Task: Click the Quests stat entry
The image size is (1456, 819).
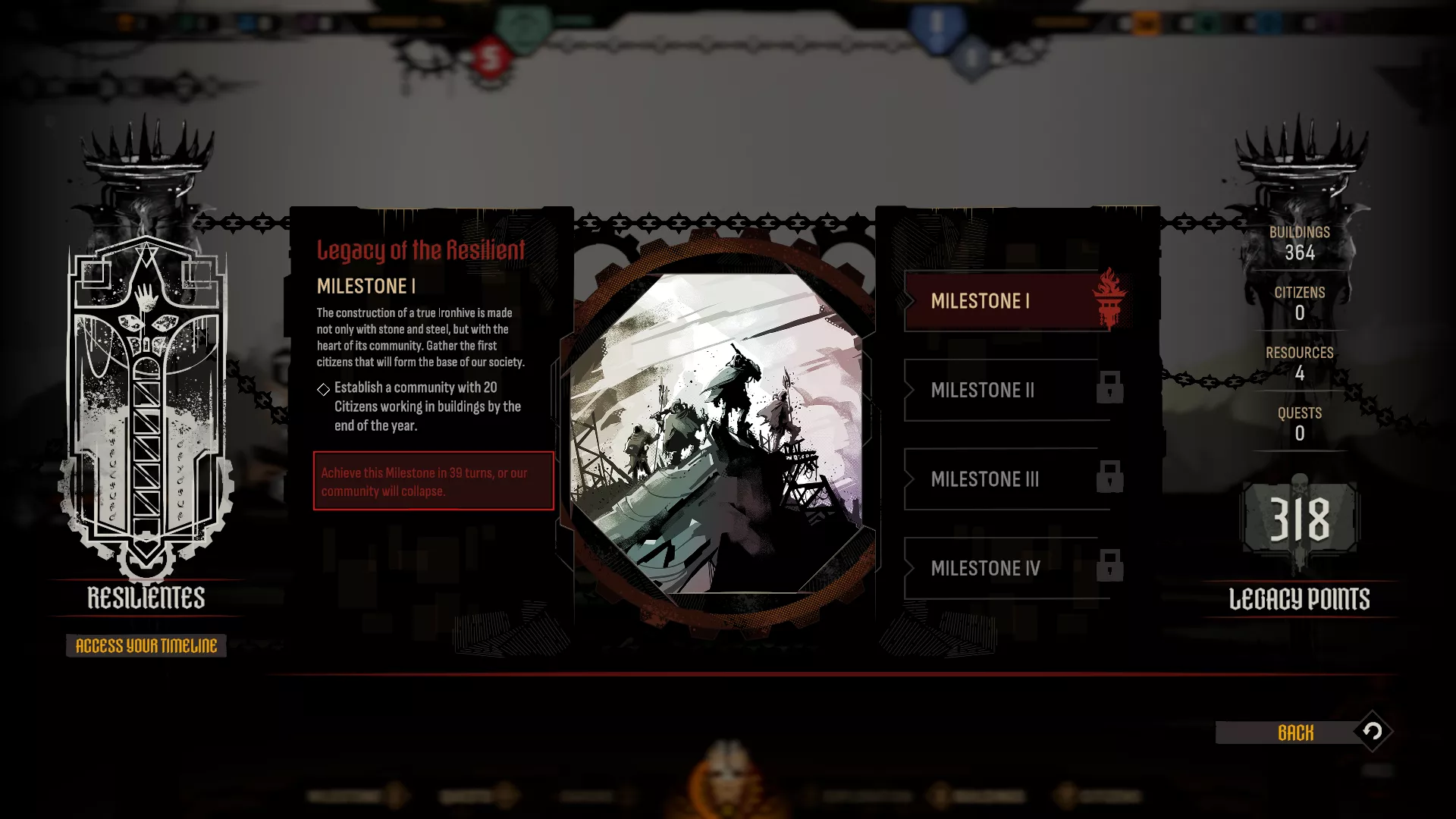Action: pos(1300,423)
